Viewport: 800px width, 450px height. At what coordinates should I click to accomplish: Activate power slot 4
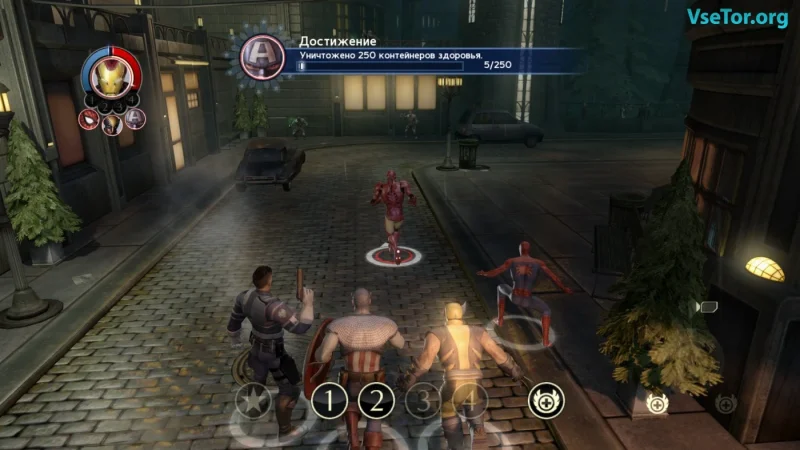coord(468,402)
